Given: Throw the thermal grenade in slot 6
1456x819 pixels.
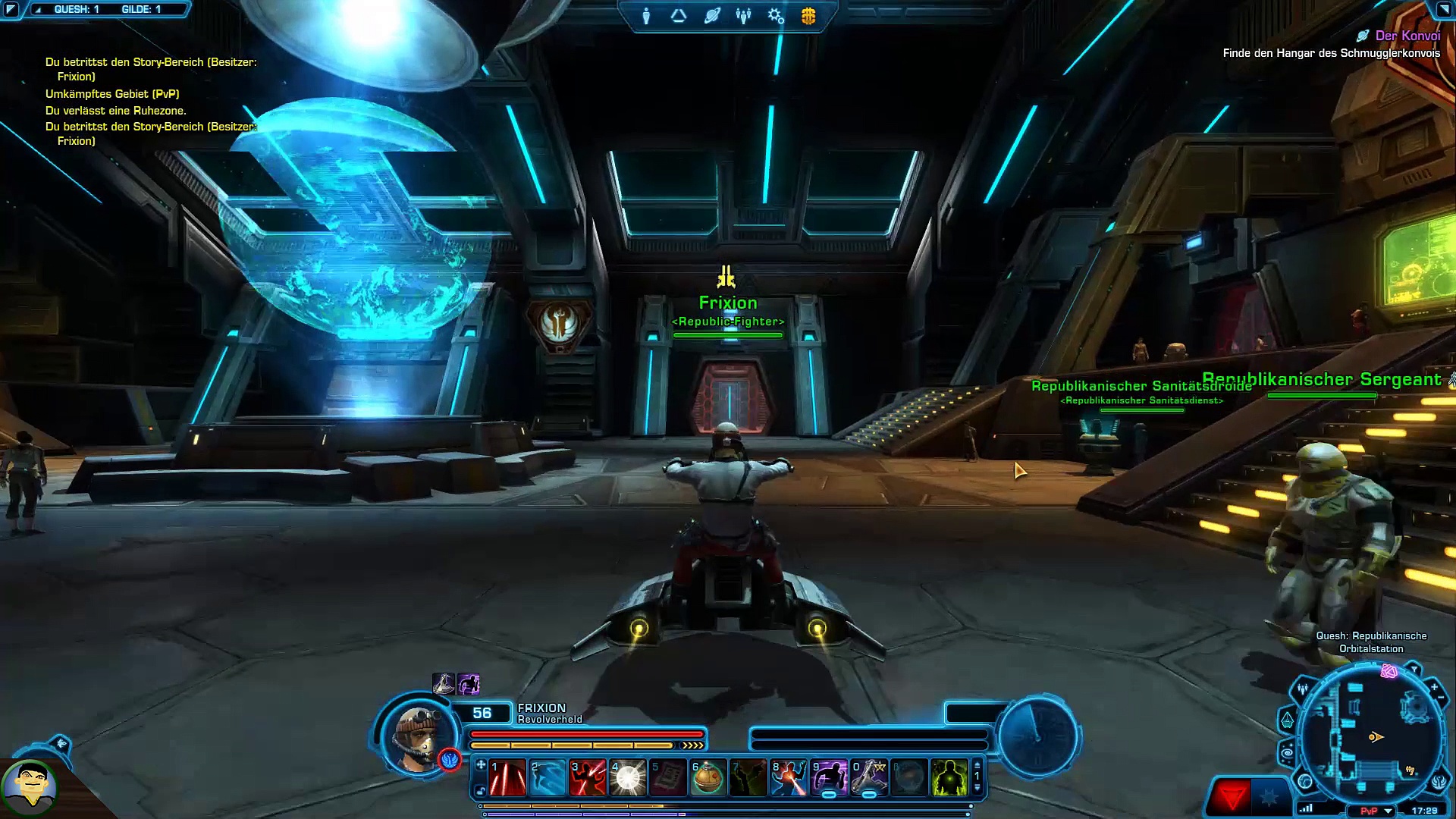Looking at the screenshot, I should tap(708, 778).
